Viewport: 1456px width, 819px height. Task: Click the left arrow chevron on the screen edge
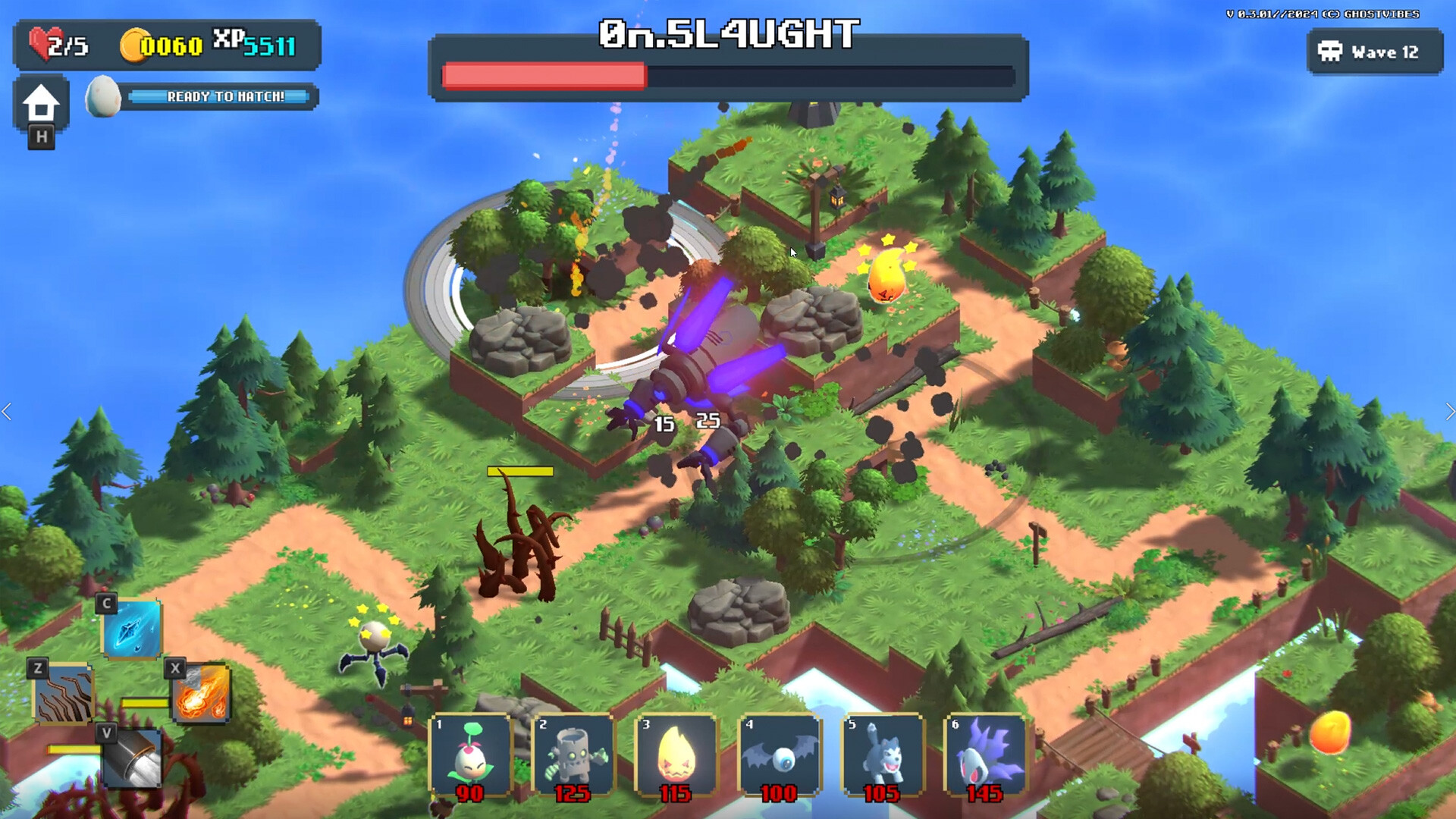pyautogui.click(x=8, y=412)
